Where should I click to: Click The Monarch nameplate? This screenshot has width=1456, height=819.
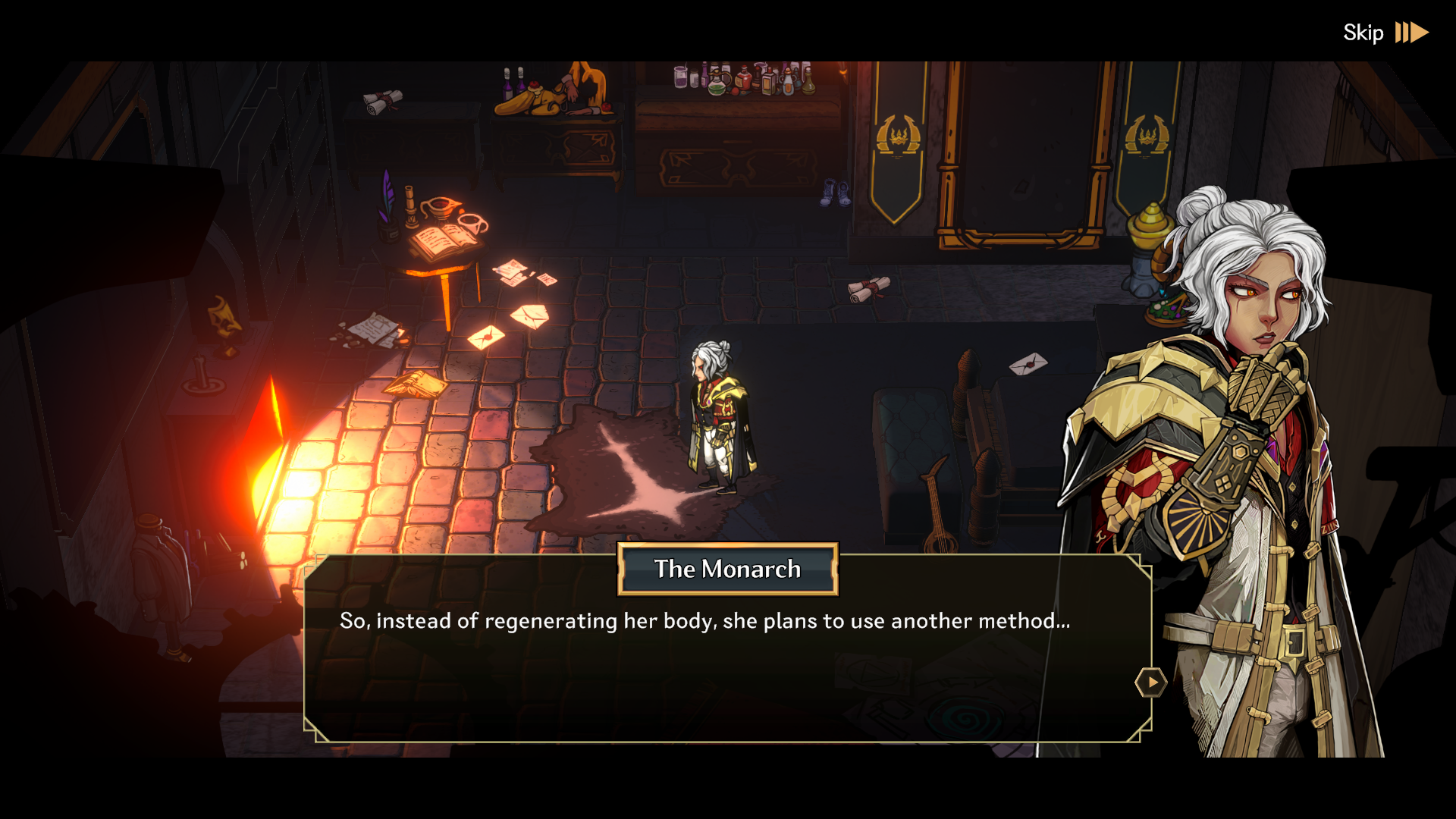pos(726,570)
